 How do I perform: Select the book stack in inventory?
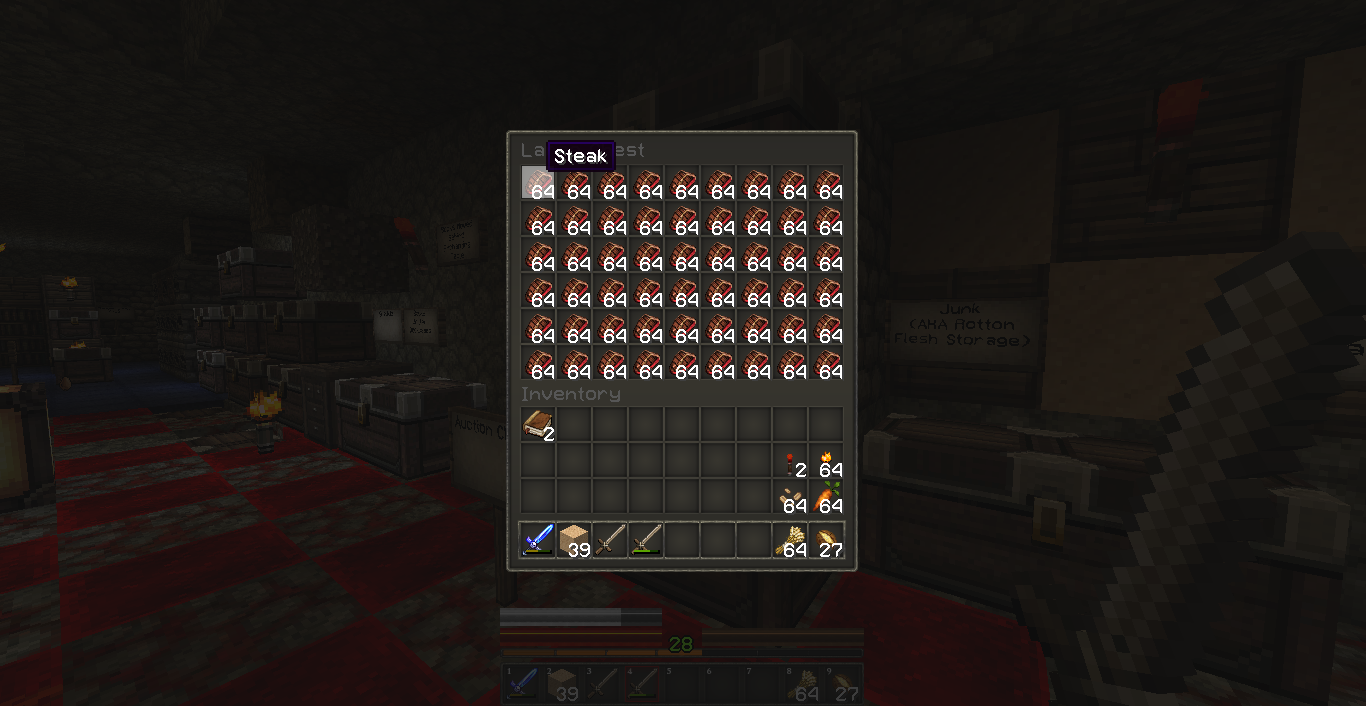[538, 425]
